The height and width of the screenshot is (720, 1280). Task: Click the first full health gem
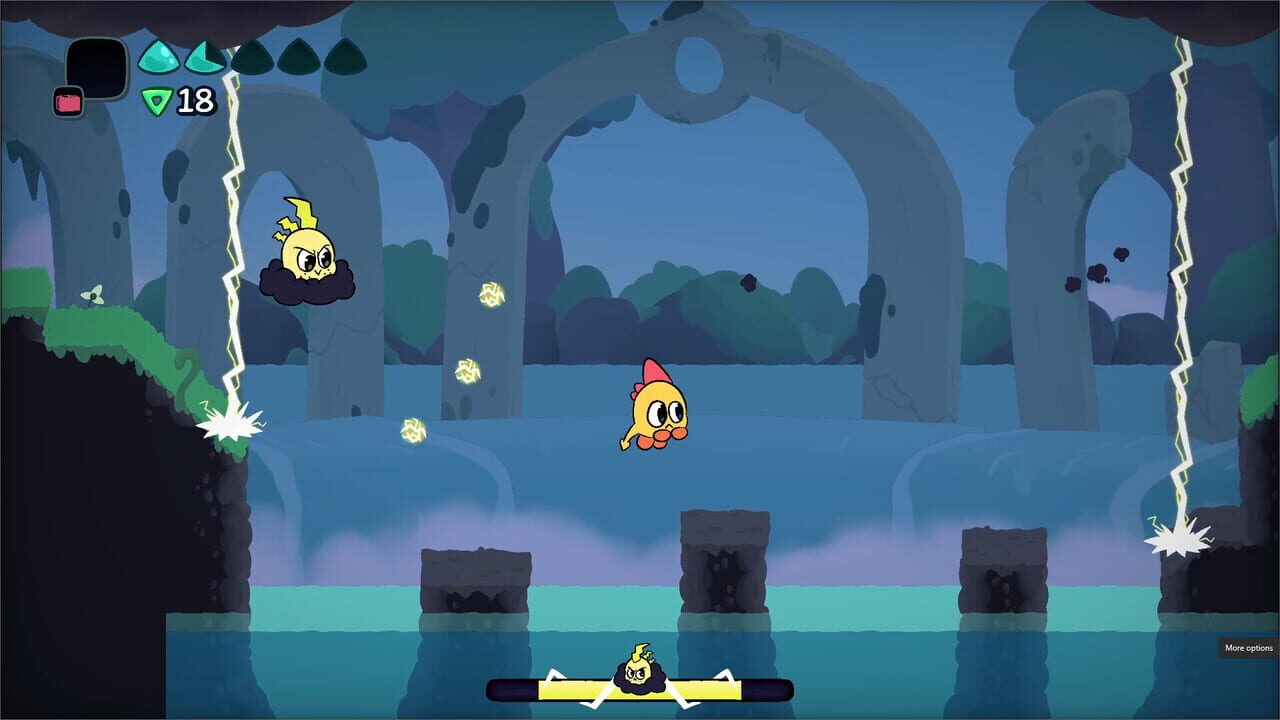pos(160,55)
